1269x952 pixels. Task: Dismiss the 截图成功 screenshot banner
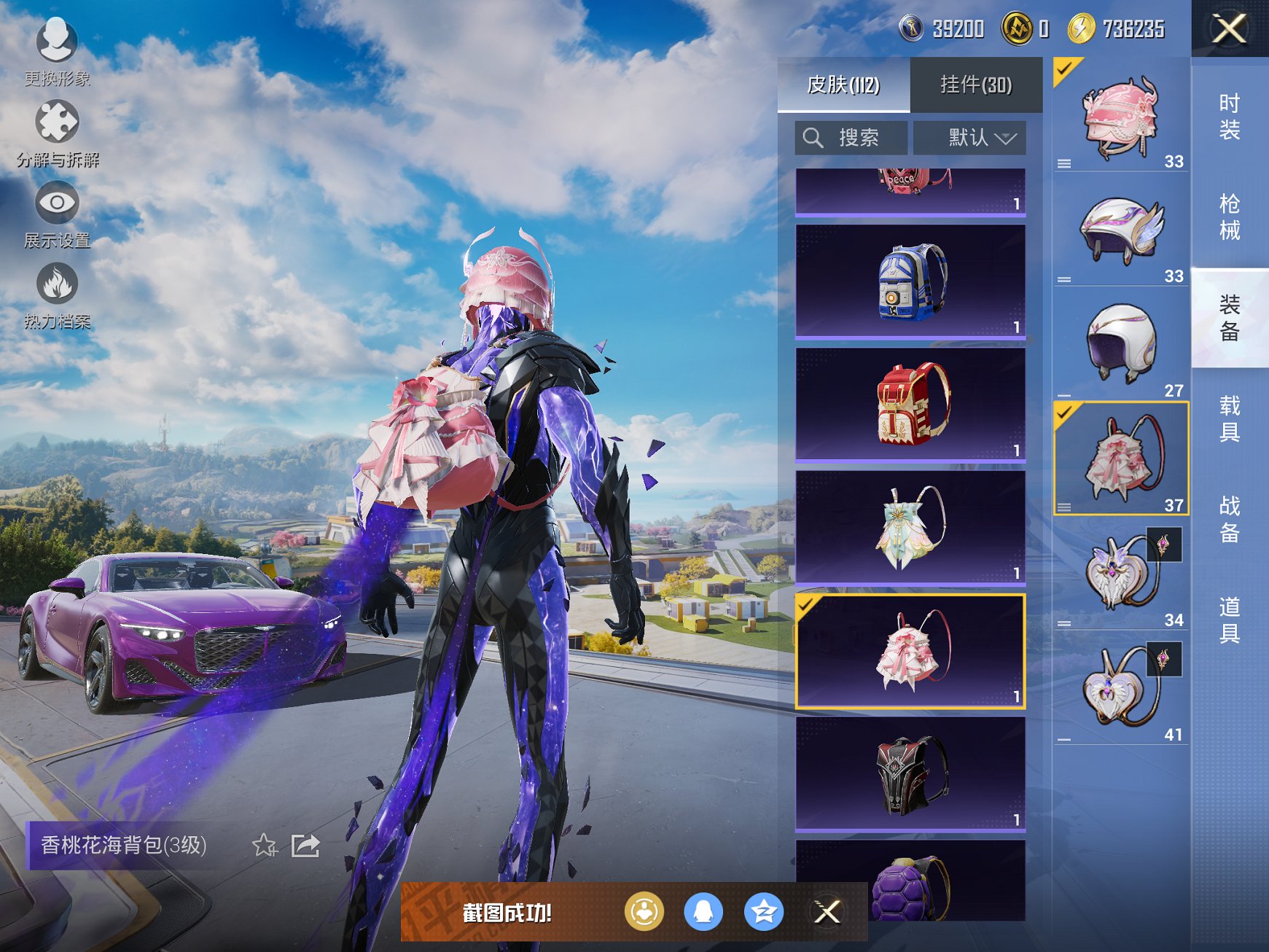click(x=827, y=912)
